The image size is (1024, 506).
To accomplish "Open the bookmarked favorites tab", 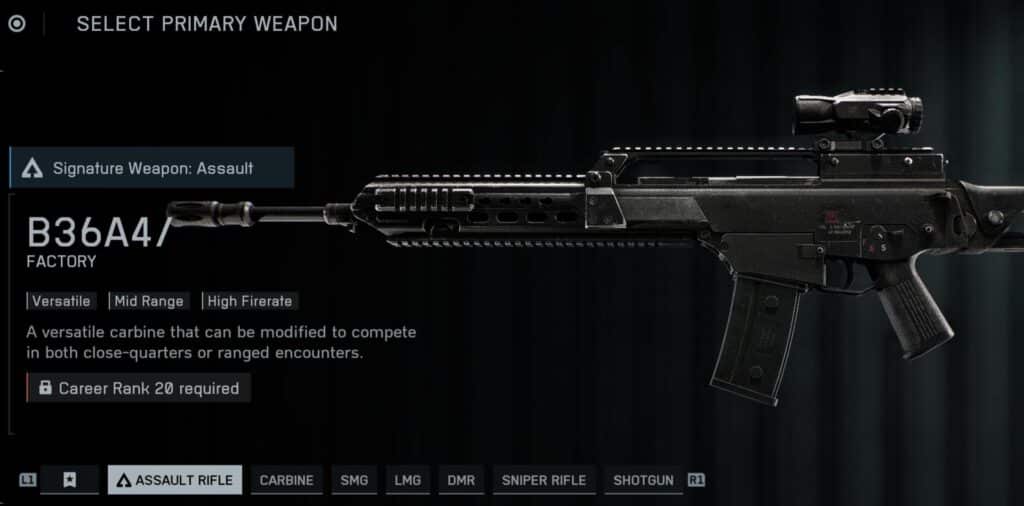I will coord(69,480).
